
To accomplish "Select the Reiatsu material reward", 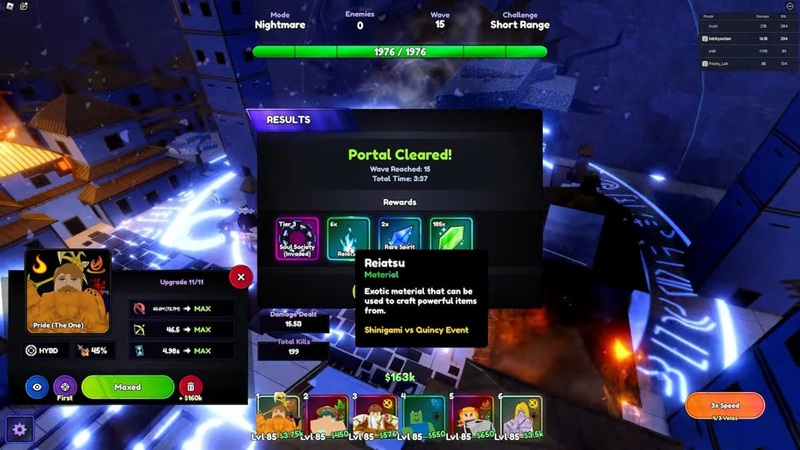I will pyautogui.click(x=347, y=239).
